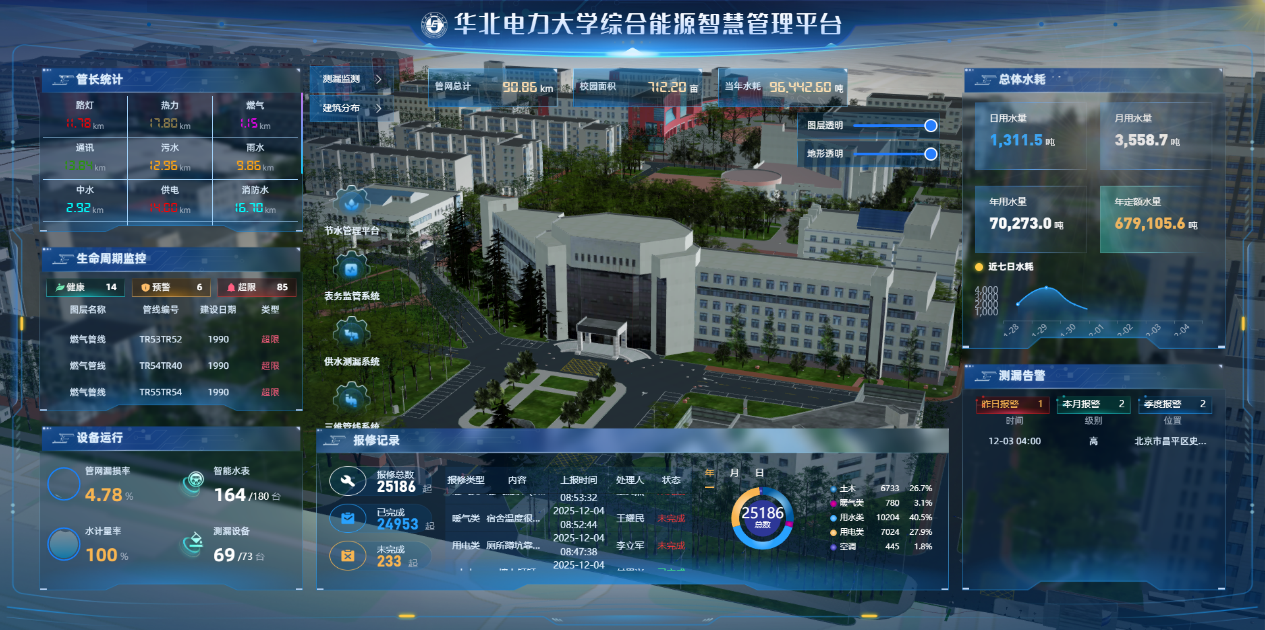The width and height of the screenshot is (1265, 630).
Task: Select the 健康 status tab
Action: tap(84, 288)
